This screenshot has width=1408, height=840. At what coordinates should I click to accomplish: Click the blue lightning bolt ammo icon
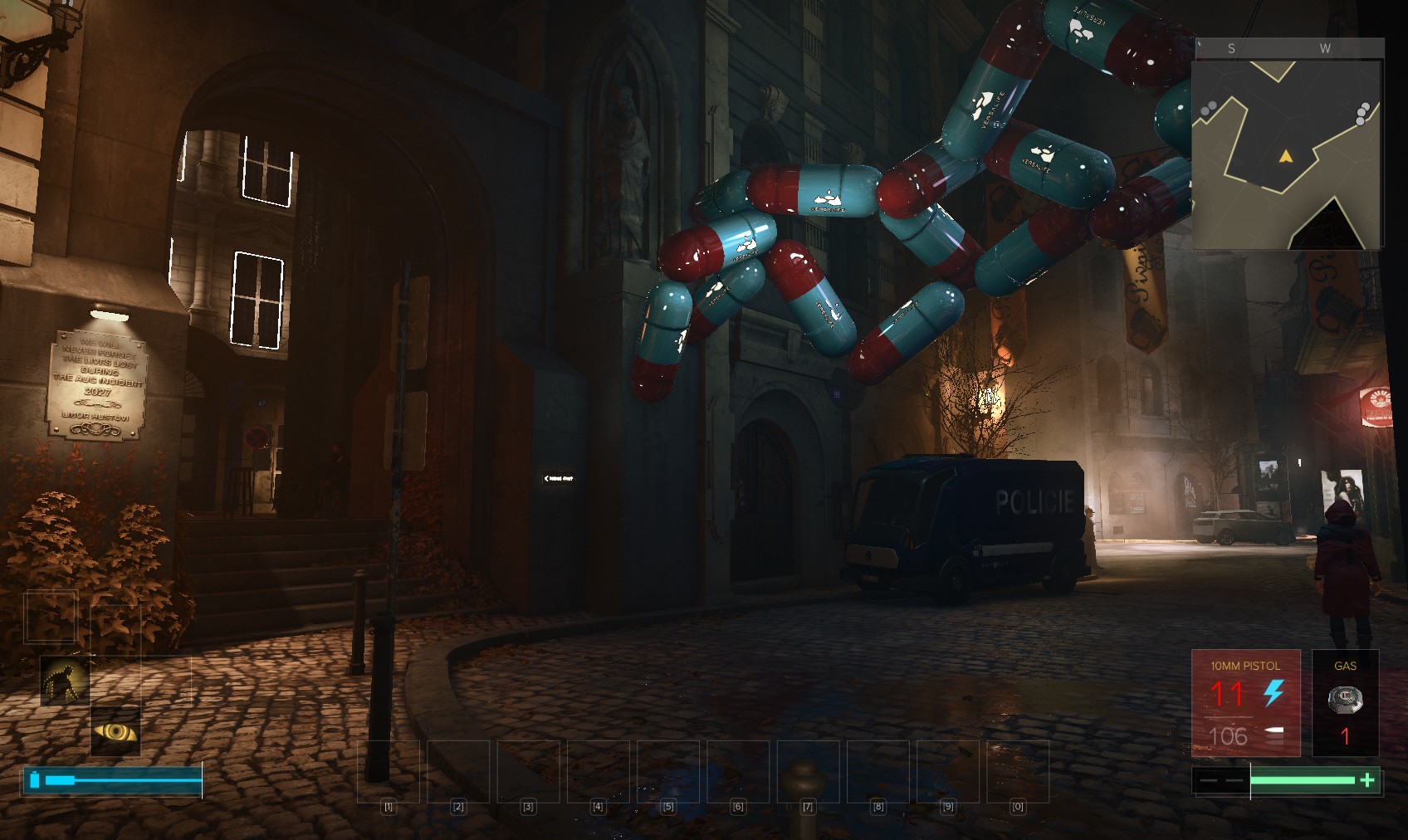[1274, 692]
